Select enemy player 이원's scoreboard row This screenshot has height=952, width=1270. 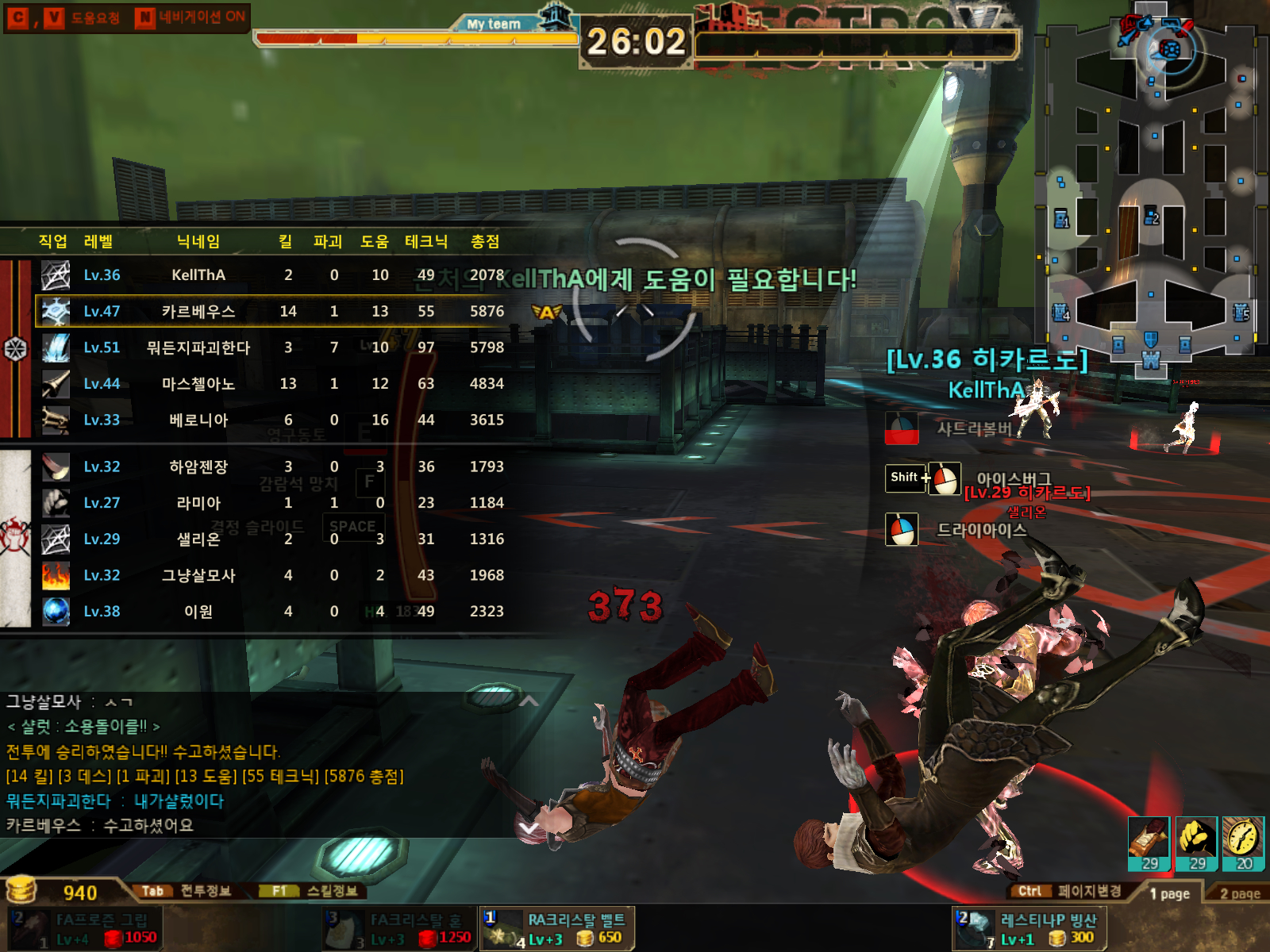[x=270, y=612]
